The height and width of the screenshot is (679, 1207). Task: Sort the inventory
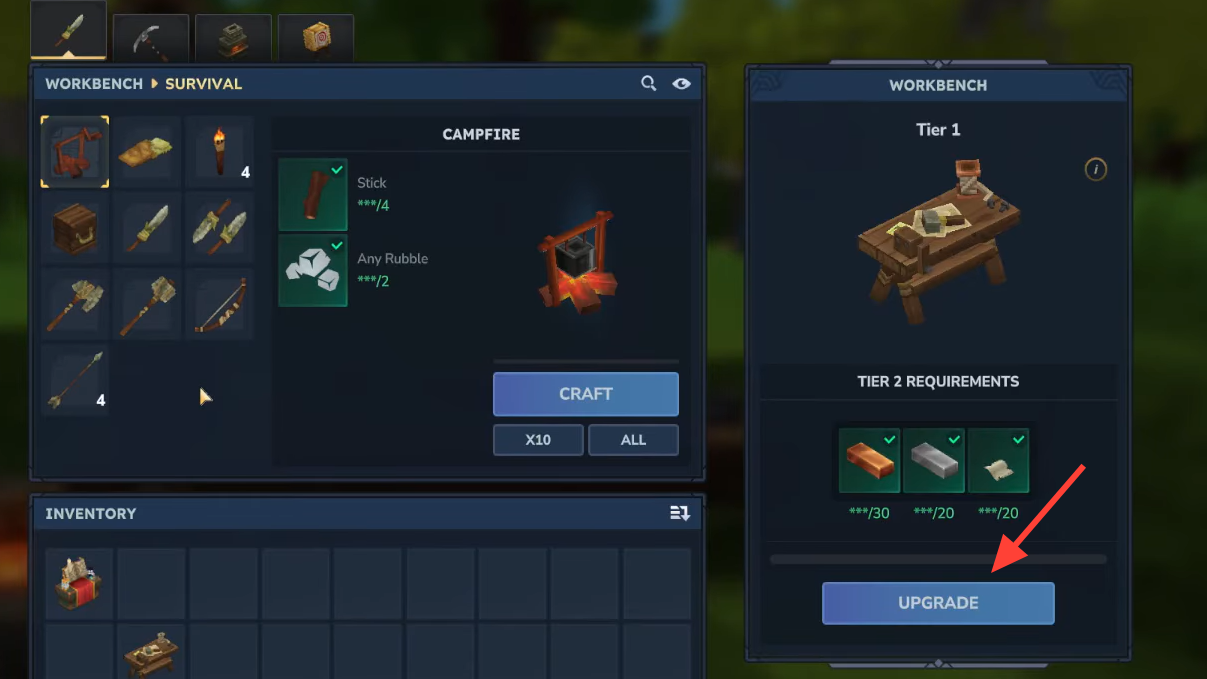click(680, 513)
